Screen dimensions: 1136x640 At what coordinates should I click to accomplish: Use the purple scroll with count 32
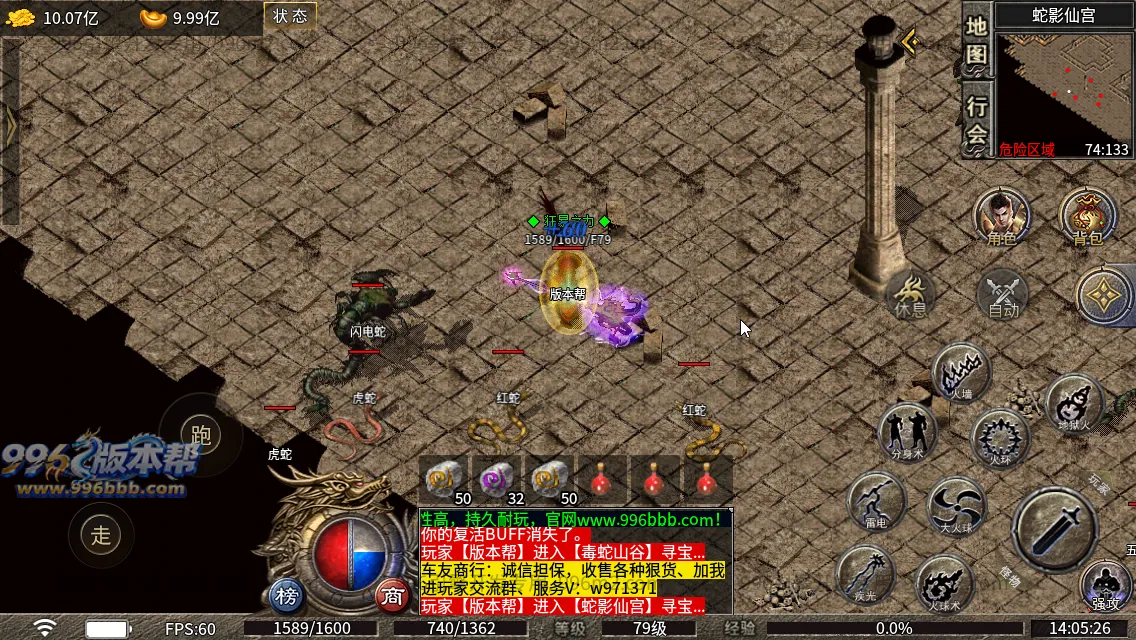click(x=498, y=480)
